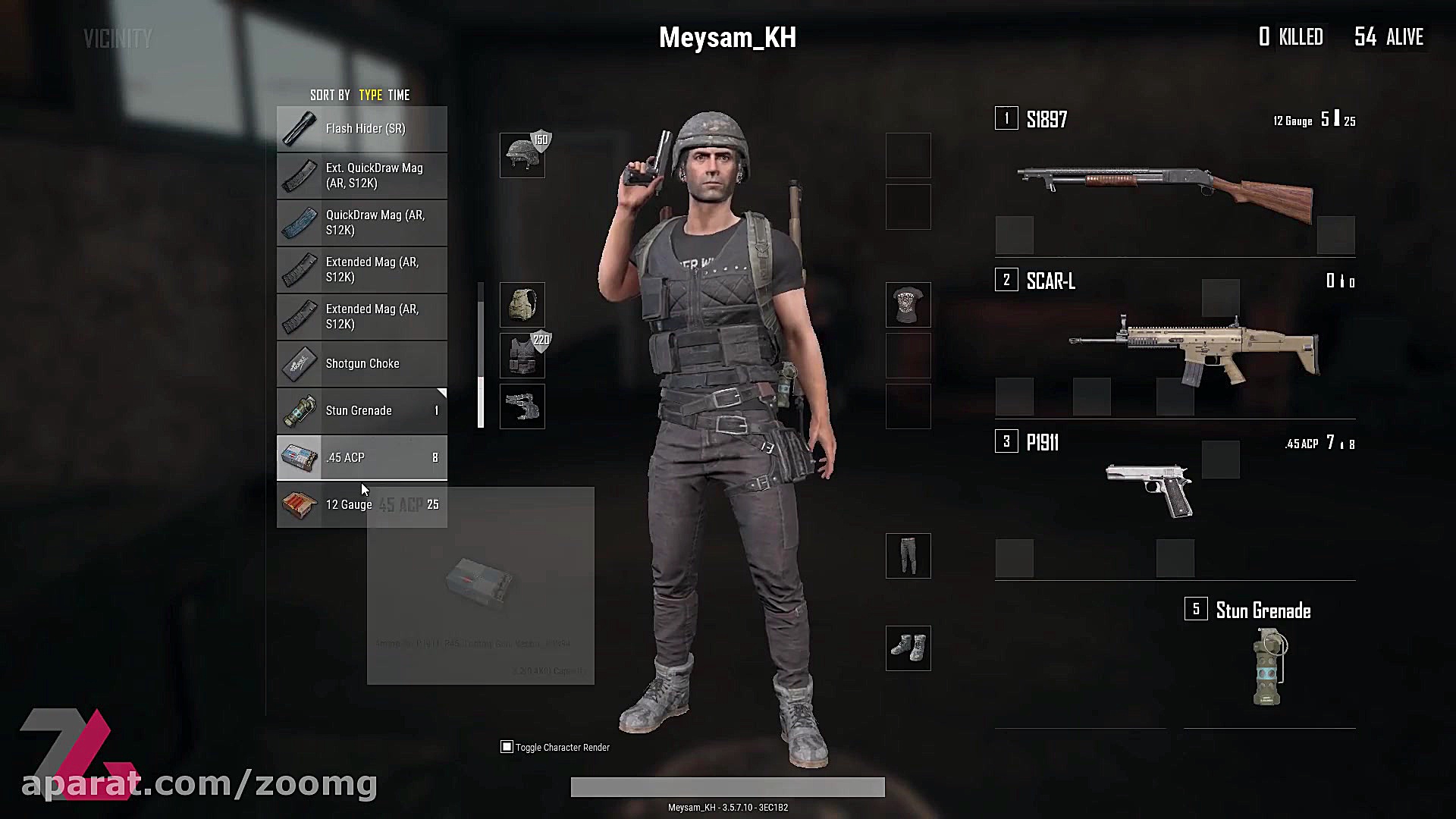Screen dimensions: 1456x819
Task: Pick up the Ext. QuickDraw Mag
Action: coord(362,175)
